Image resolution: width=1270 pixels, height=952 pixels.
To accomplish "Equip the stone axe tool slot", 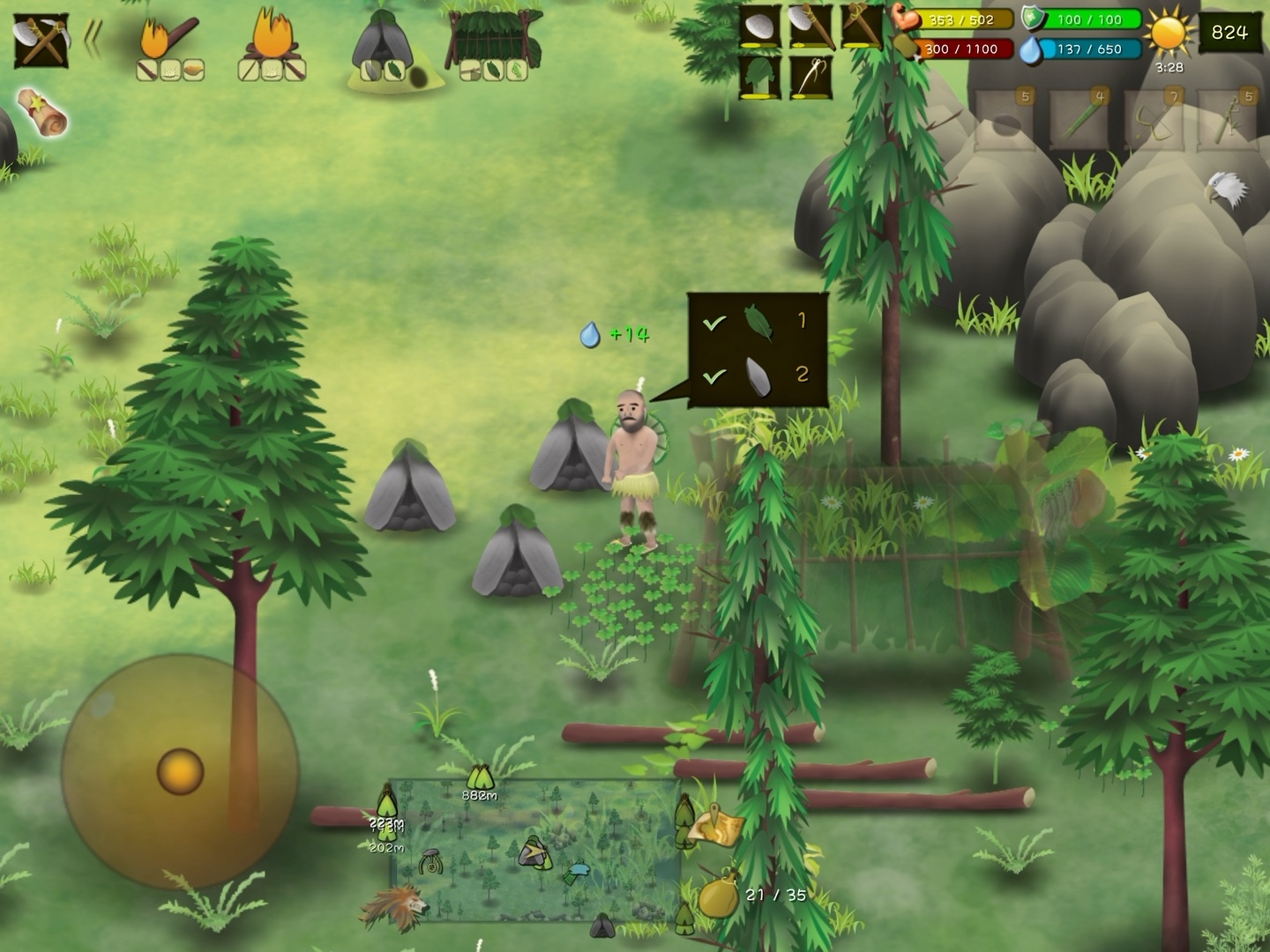I will click(x=811, y=26).
